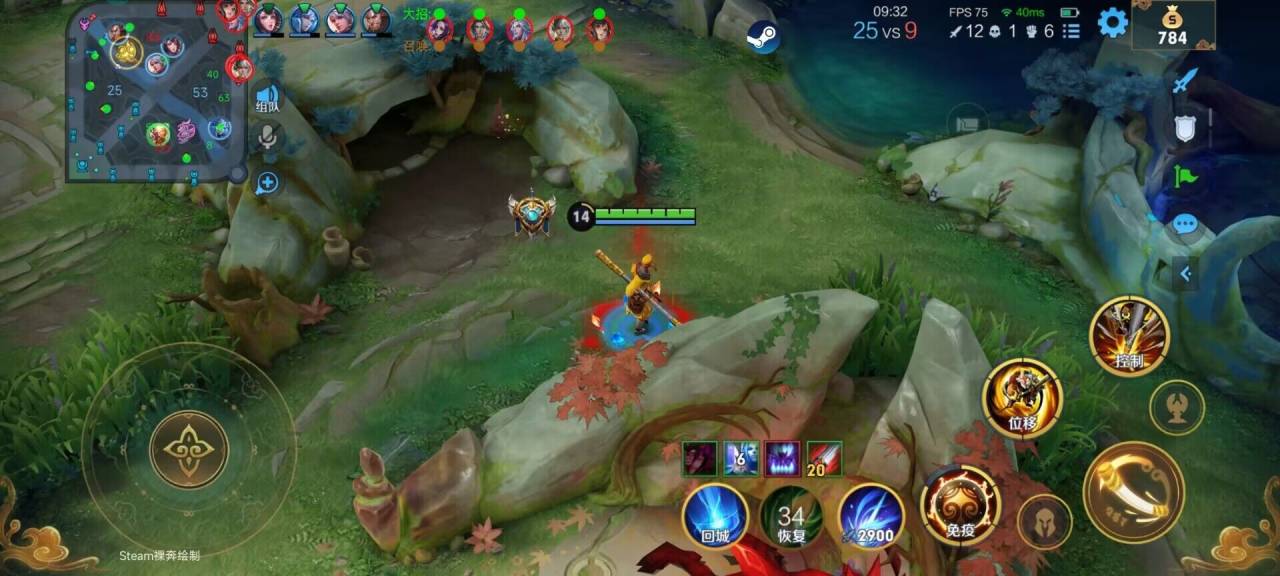Open the quick message plus bubble
This screenshot has width=1280, height=576.
click(x=267, y=183)
